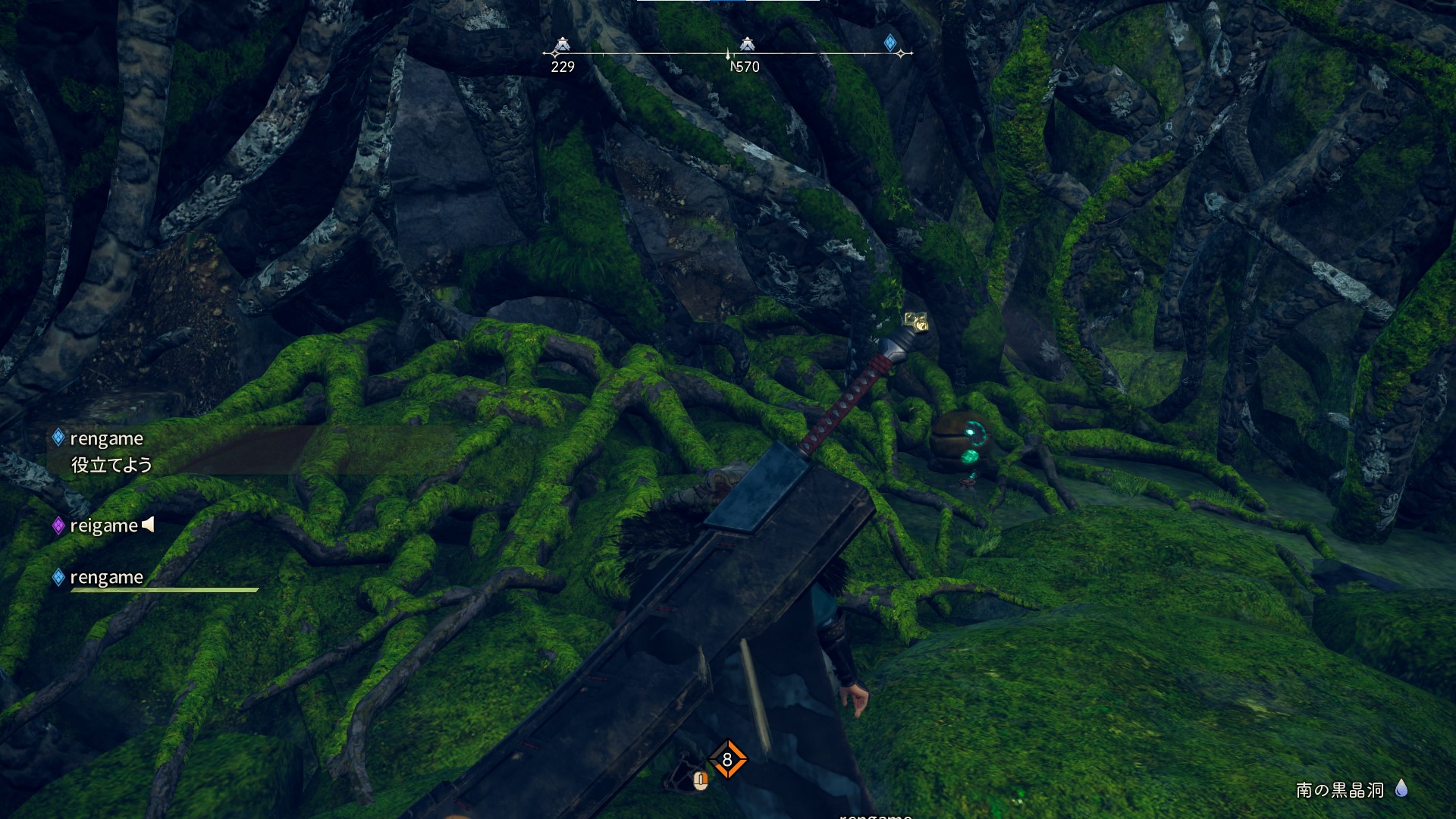
Task: Click the water drop icon beside 南の黒晶洞
Action: pyautogui.click(x=1401, y=789)
